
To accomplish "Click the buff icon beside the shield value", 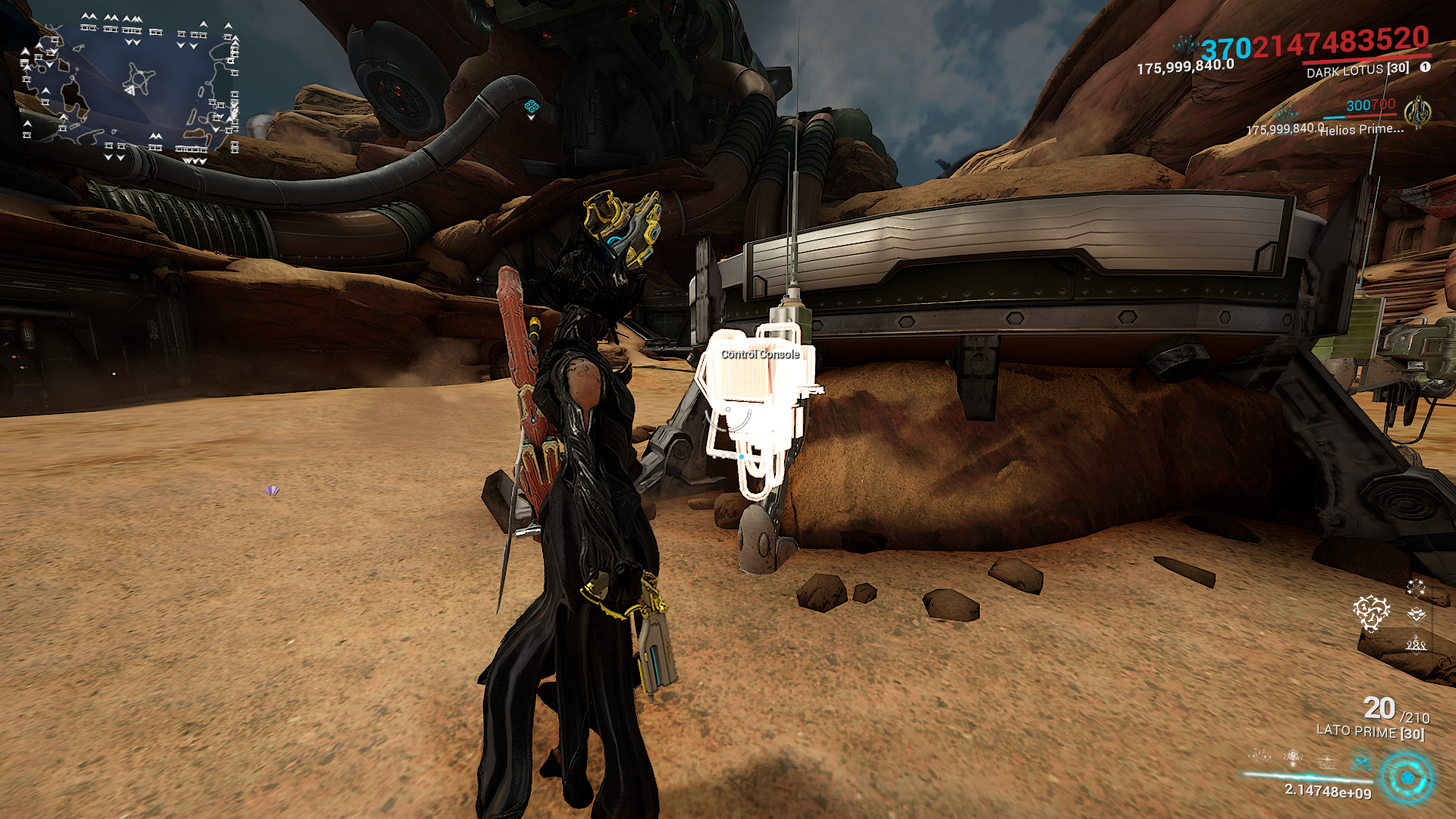I will click(x=1185, y=45).
